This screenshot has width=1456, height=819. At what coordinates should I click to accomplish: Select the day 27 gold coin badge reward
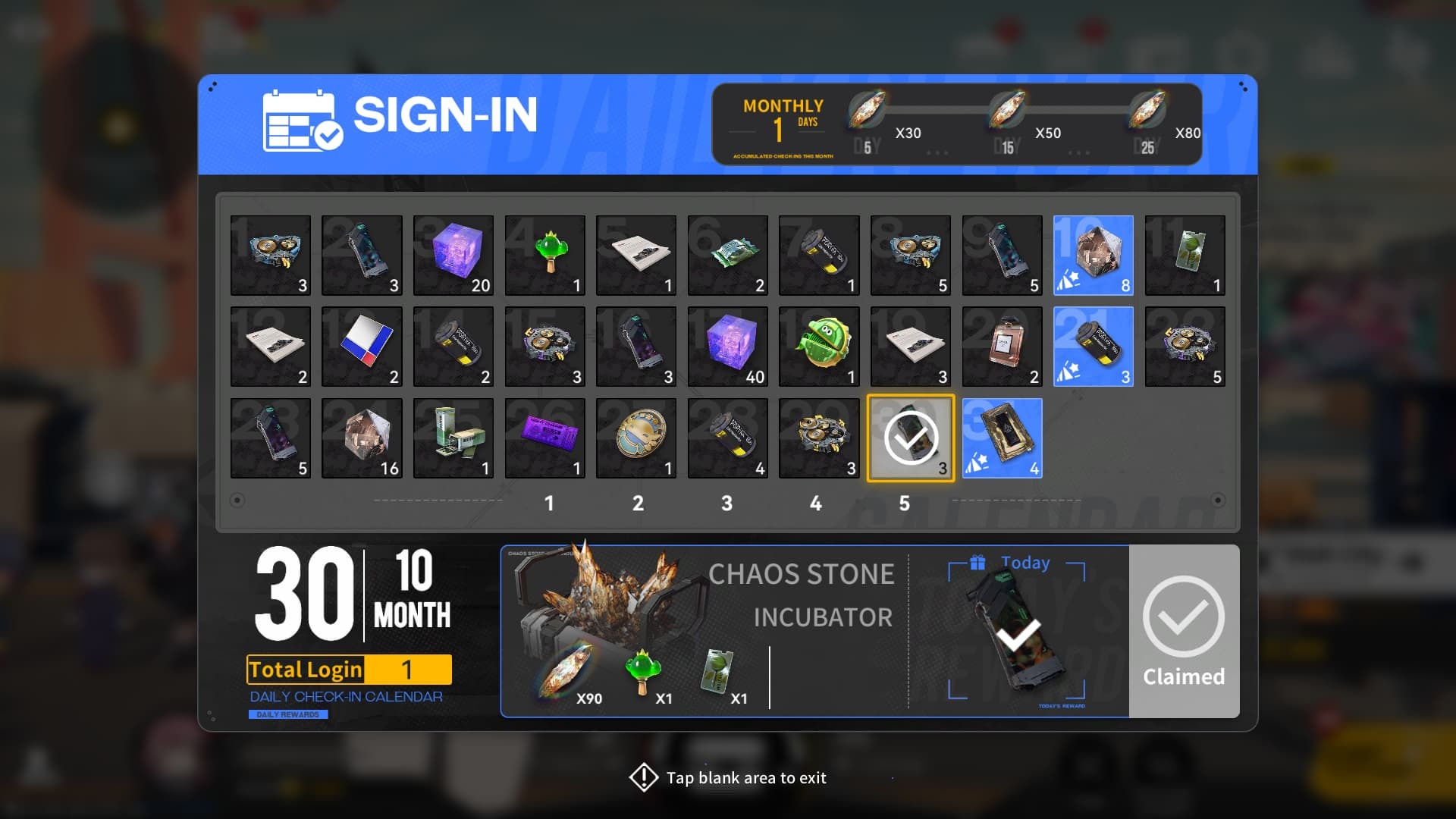coord(635,438)
